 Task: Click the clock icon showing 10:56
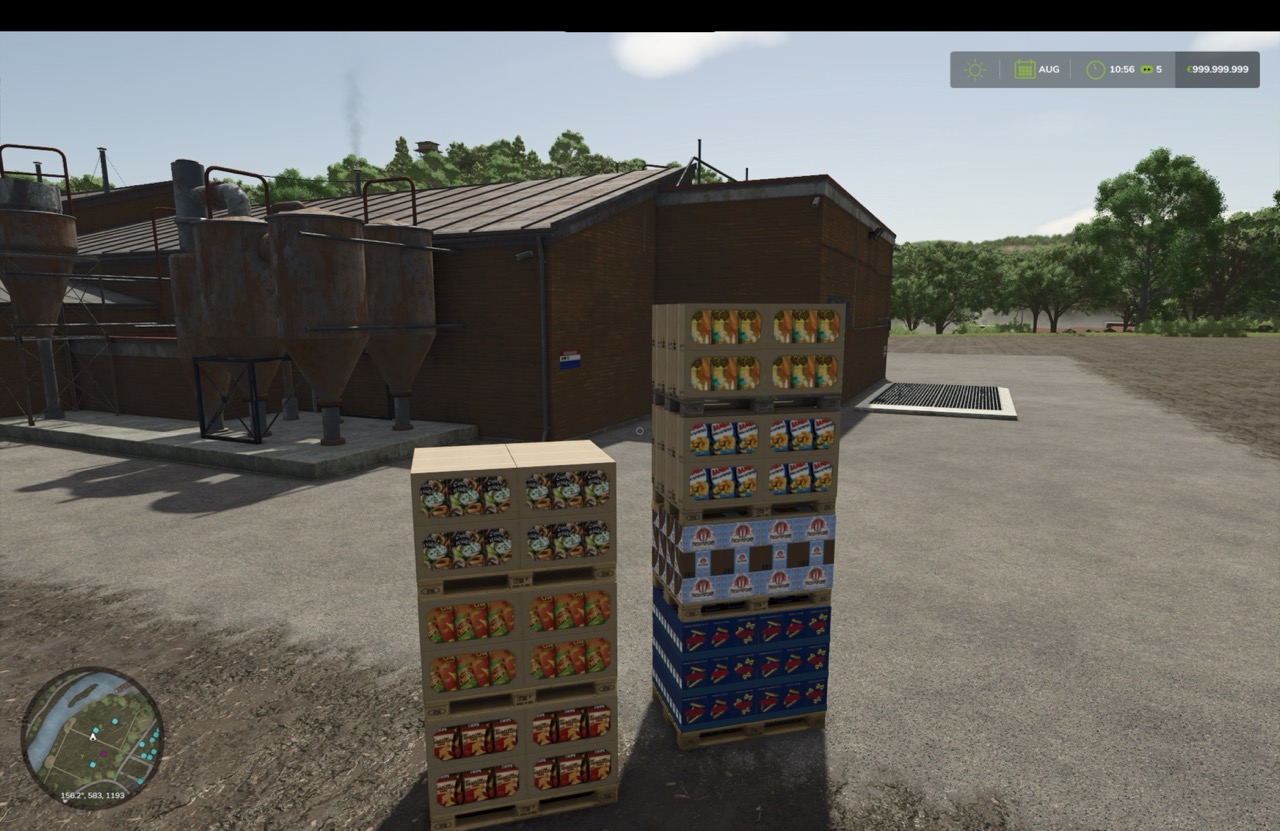pyautogui.click(x=1095, y=69)
